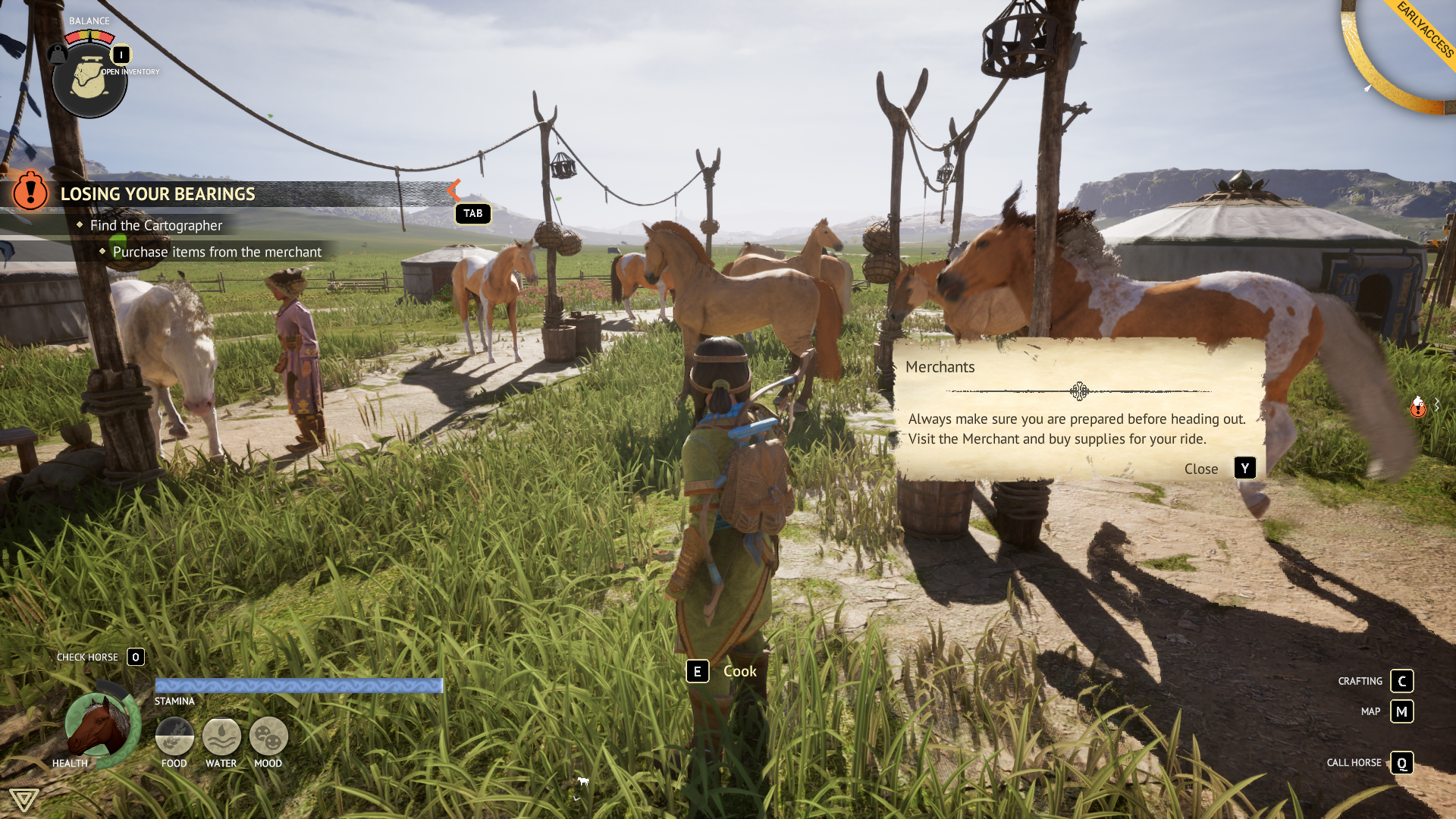This screenshot has width=1456, height=819.
Task: Collapse the quest tracker with the orange arrow
Action: [454, 190]
